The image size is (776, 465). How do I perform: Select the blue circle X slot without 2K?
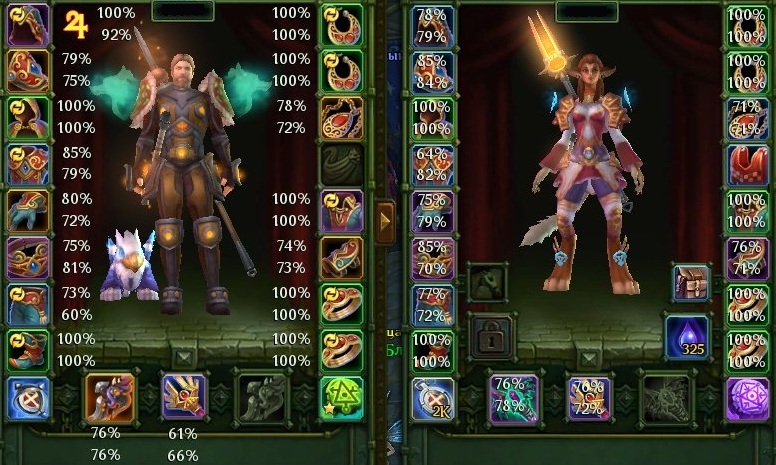click(x=28, y=398)
